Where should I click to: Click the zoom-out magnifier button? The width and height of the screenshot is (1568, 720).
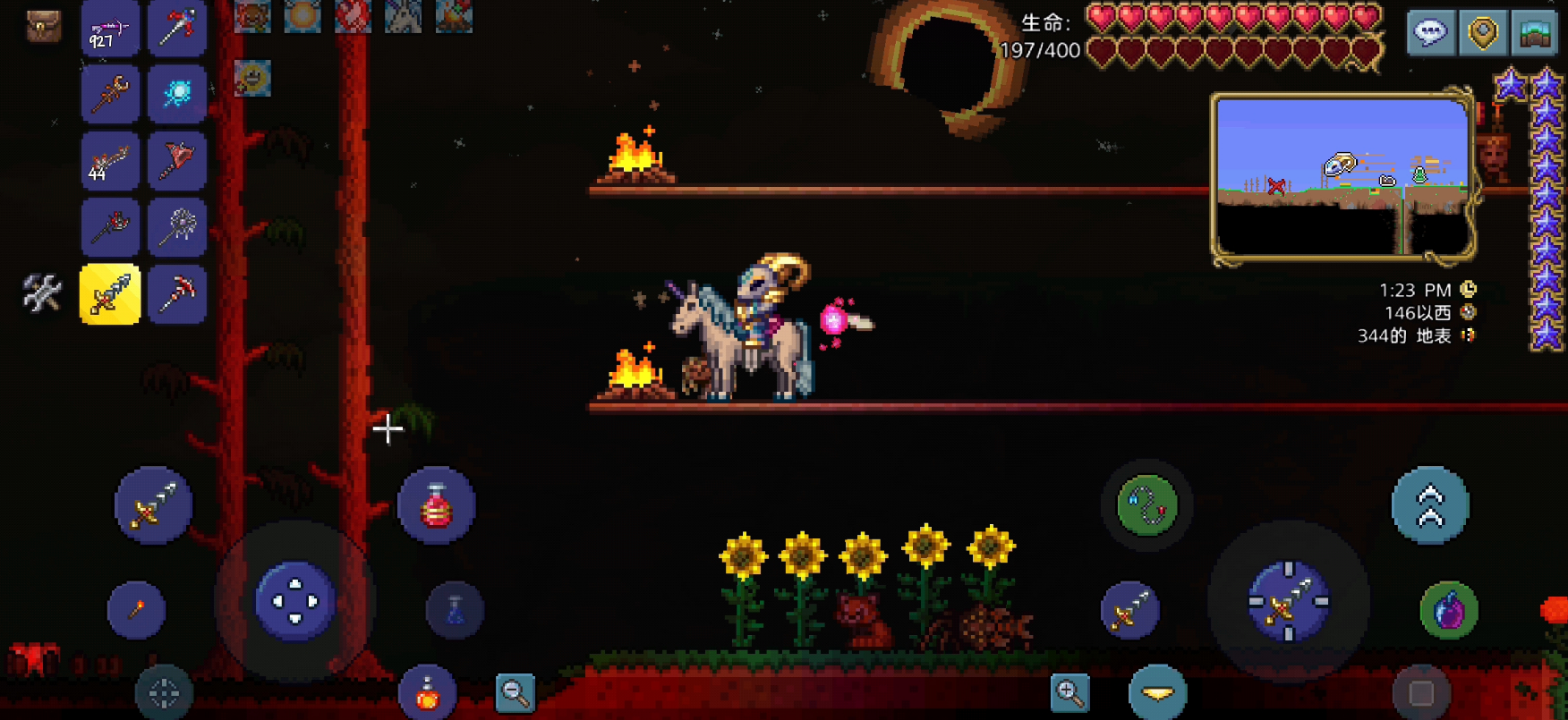click(516, 692)
